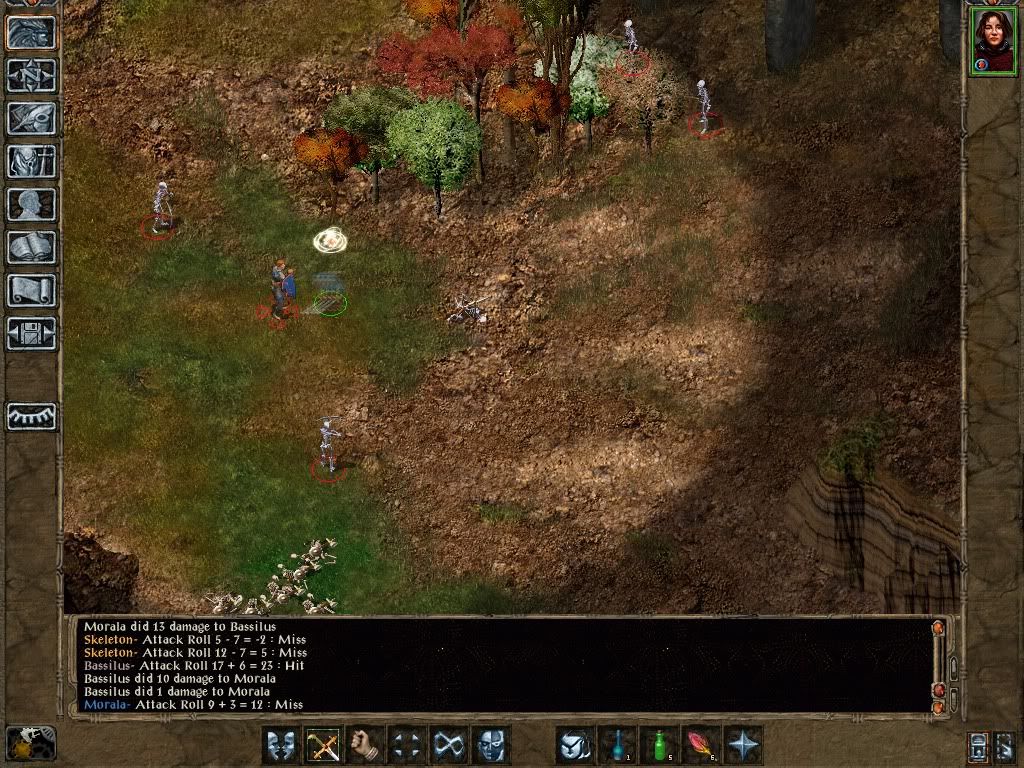Open the options menu with the floppy disk button
This screenshot has height=768, width=1024.
coord(31,333)
